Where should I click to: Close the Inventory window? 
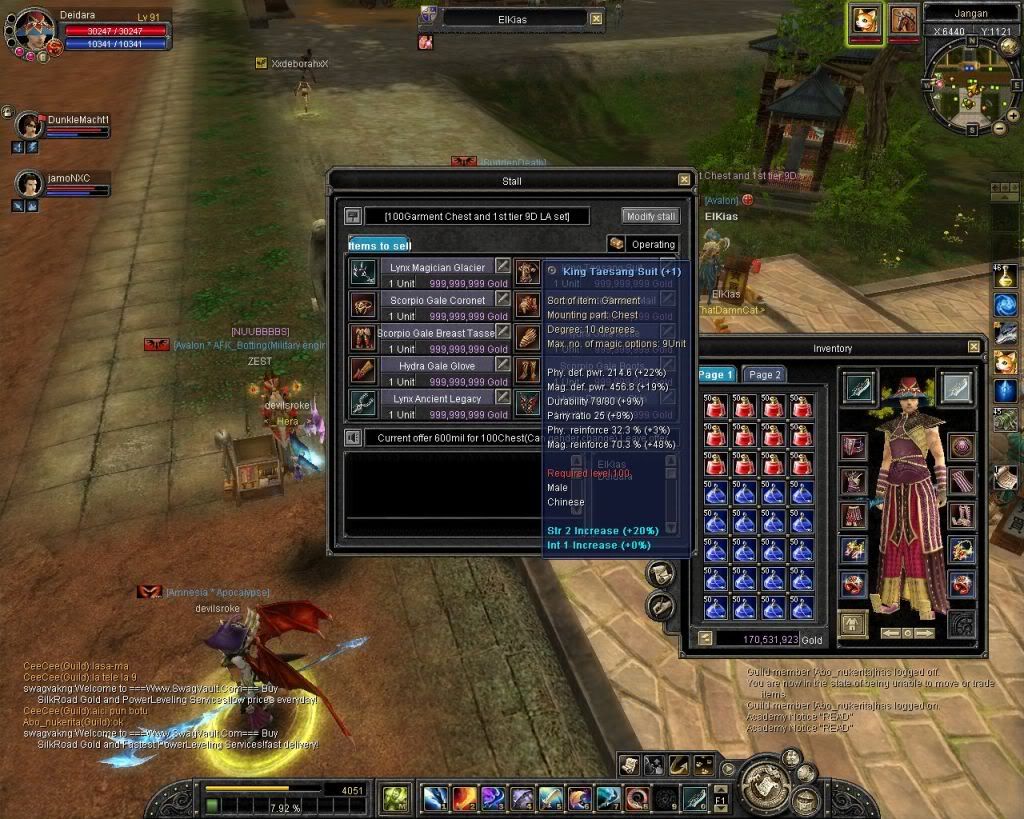(x=974, y=347)
